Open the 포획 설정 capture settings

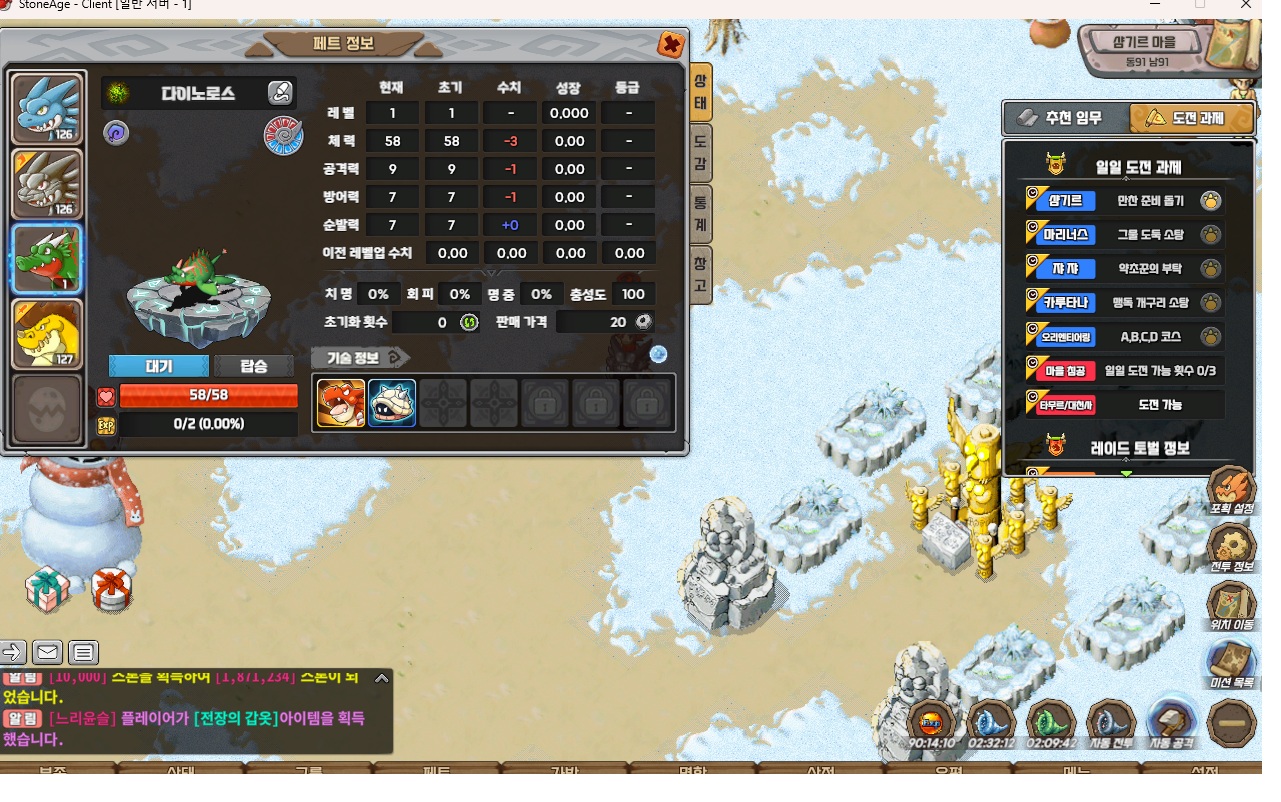pyautogui.click(x=1231, y=490)
